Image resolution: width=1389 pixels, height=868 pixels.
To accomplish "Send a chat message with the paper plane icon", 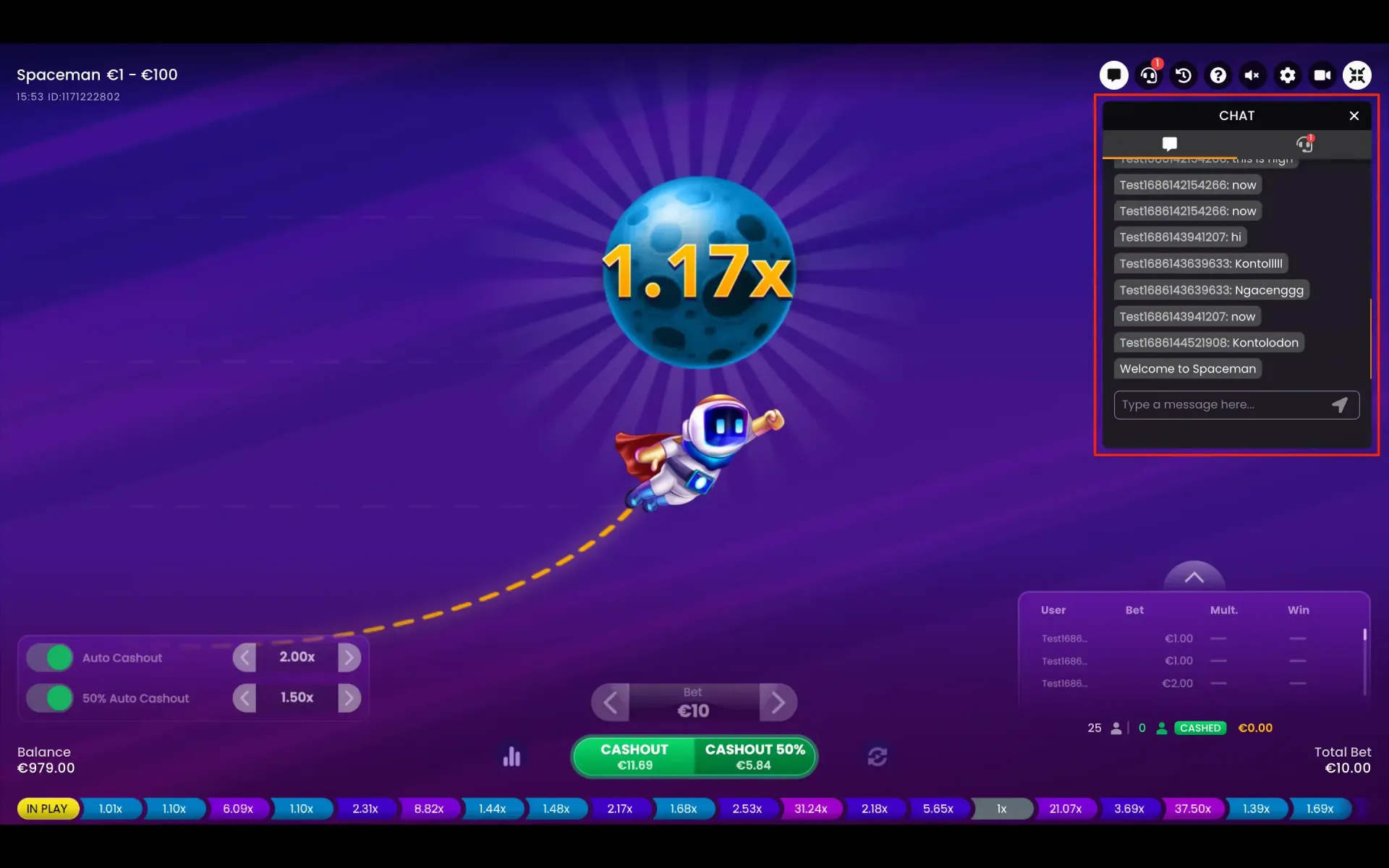I will tap(1339, 404).
